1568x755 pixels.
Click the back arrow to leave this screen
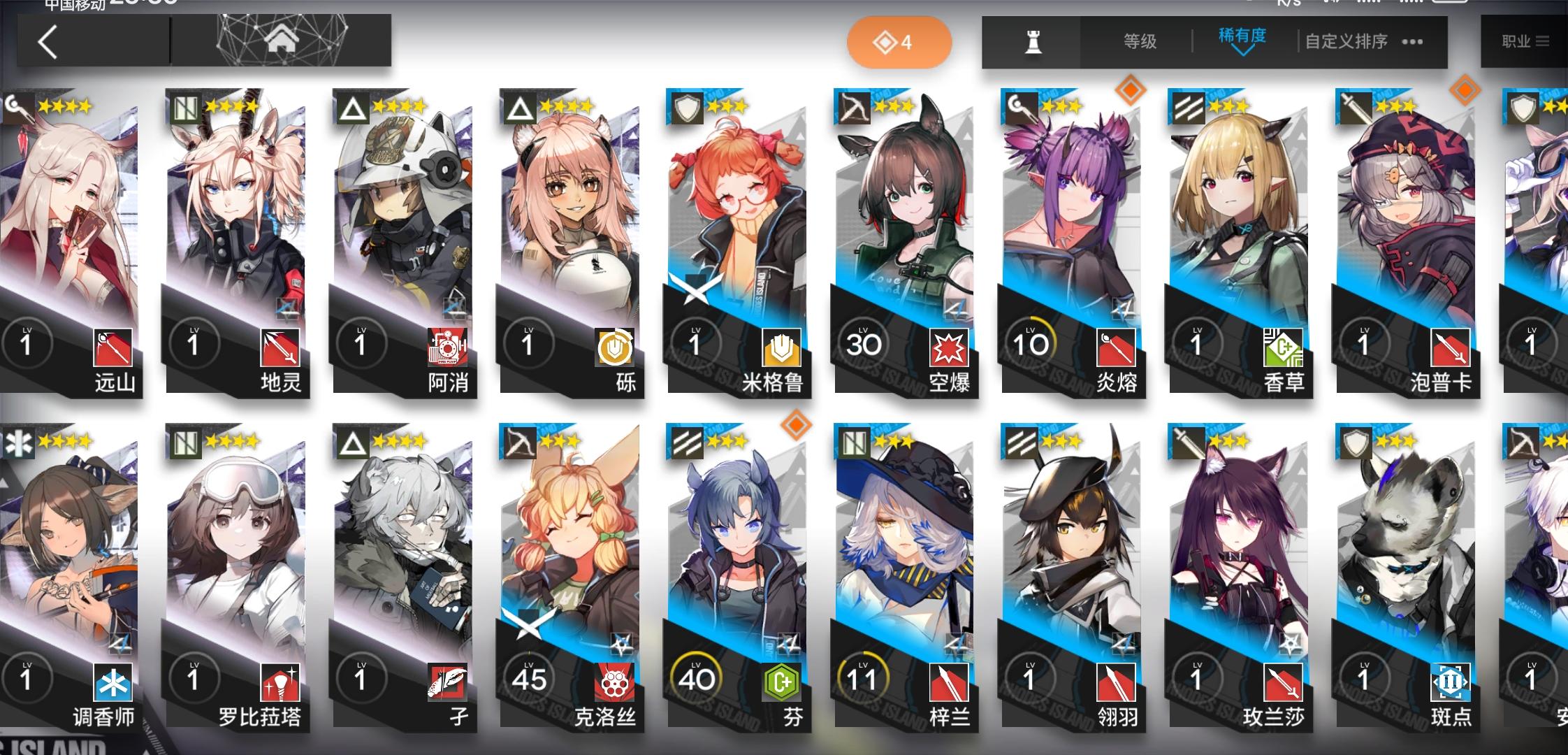[x=46, y=41]
